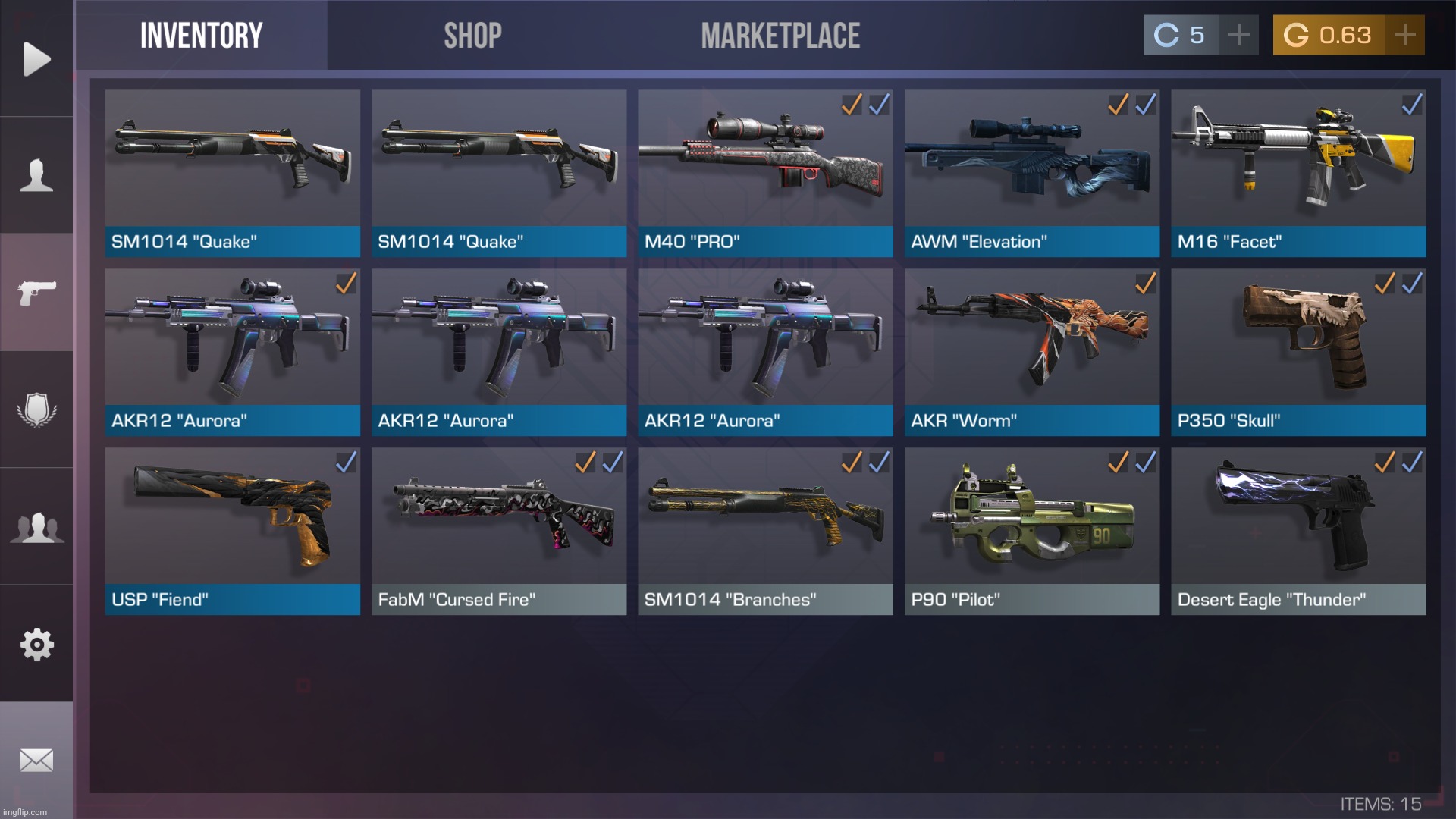Screen dimensions: 1456x819
Task: Select the SM1014 Quake skin
Action: [232, 167]
